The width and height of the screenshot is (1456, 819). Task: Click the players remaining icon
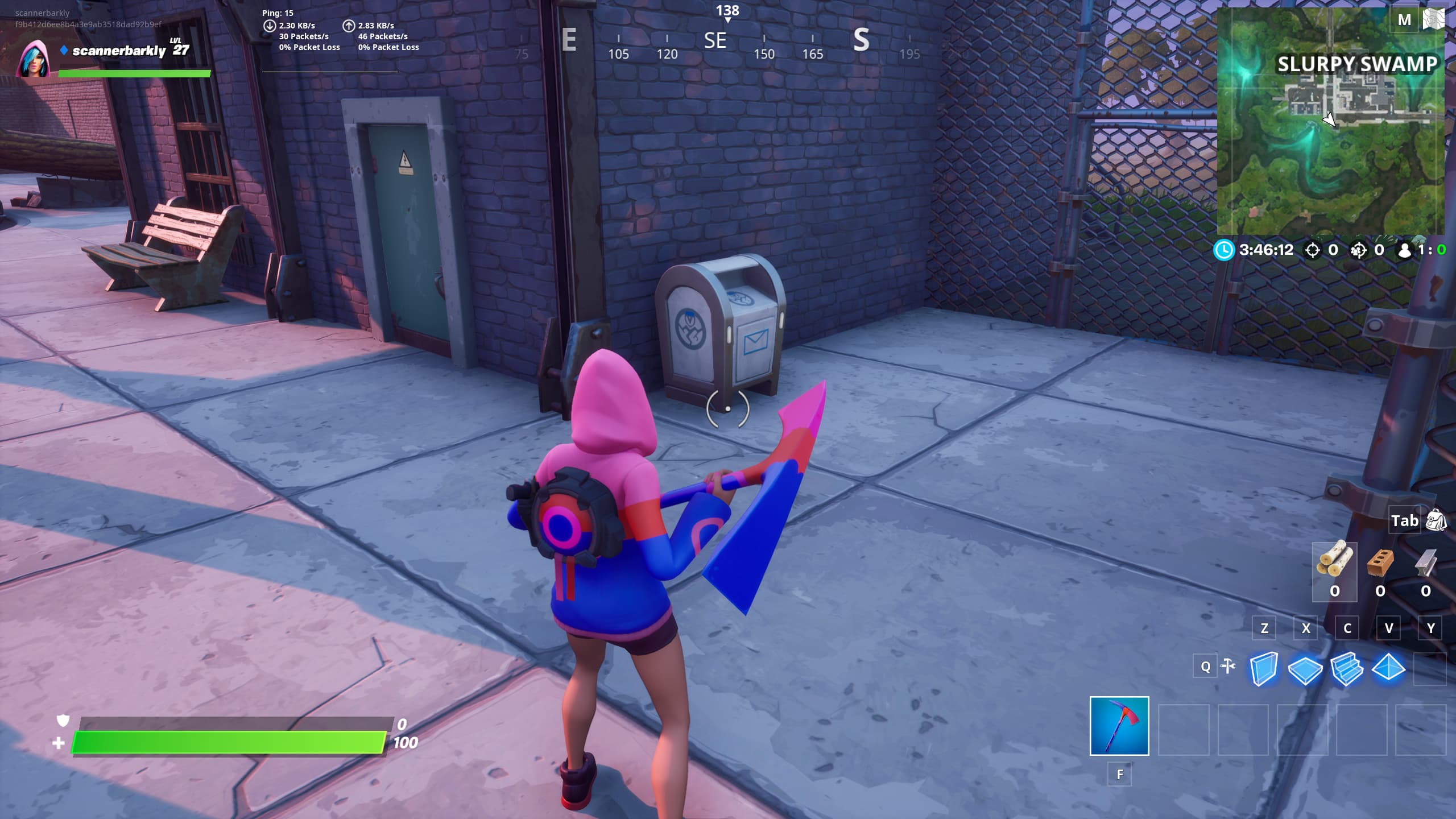point(1405,250)
